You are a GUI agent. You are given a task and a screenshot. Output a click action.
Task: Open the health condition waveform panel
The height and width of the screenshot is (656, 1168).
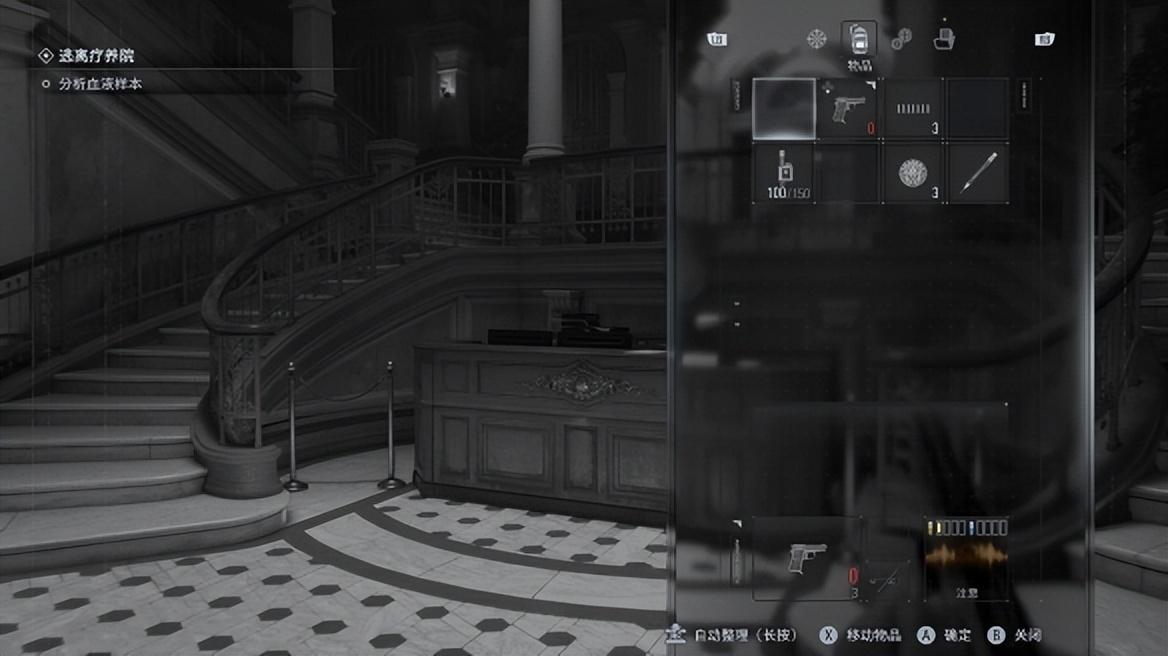click(966, 558)
